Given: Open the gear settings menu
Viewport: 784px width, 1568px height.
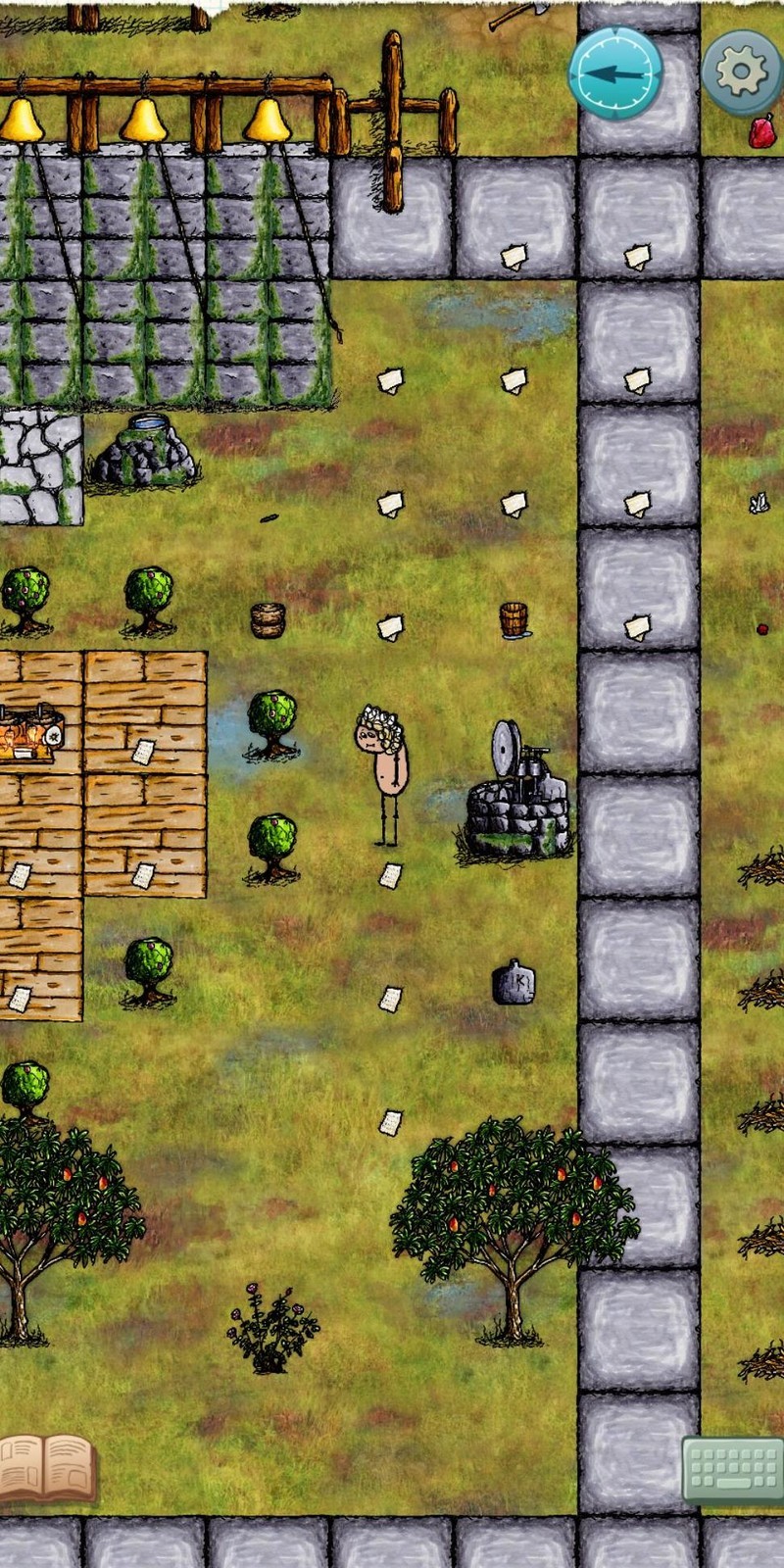Looking at the screenshot, I should pyautogui.click(x=742, y=72).
